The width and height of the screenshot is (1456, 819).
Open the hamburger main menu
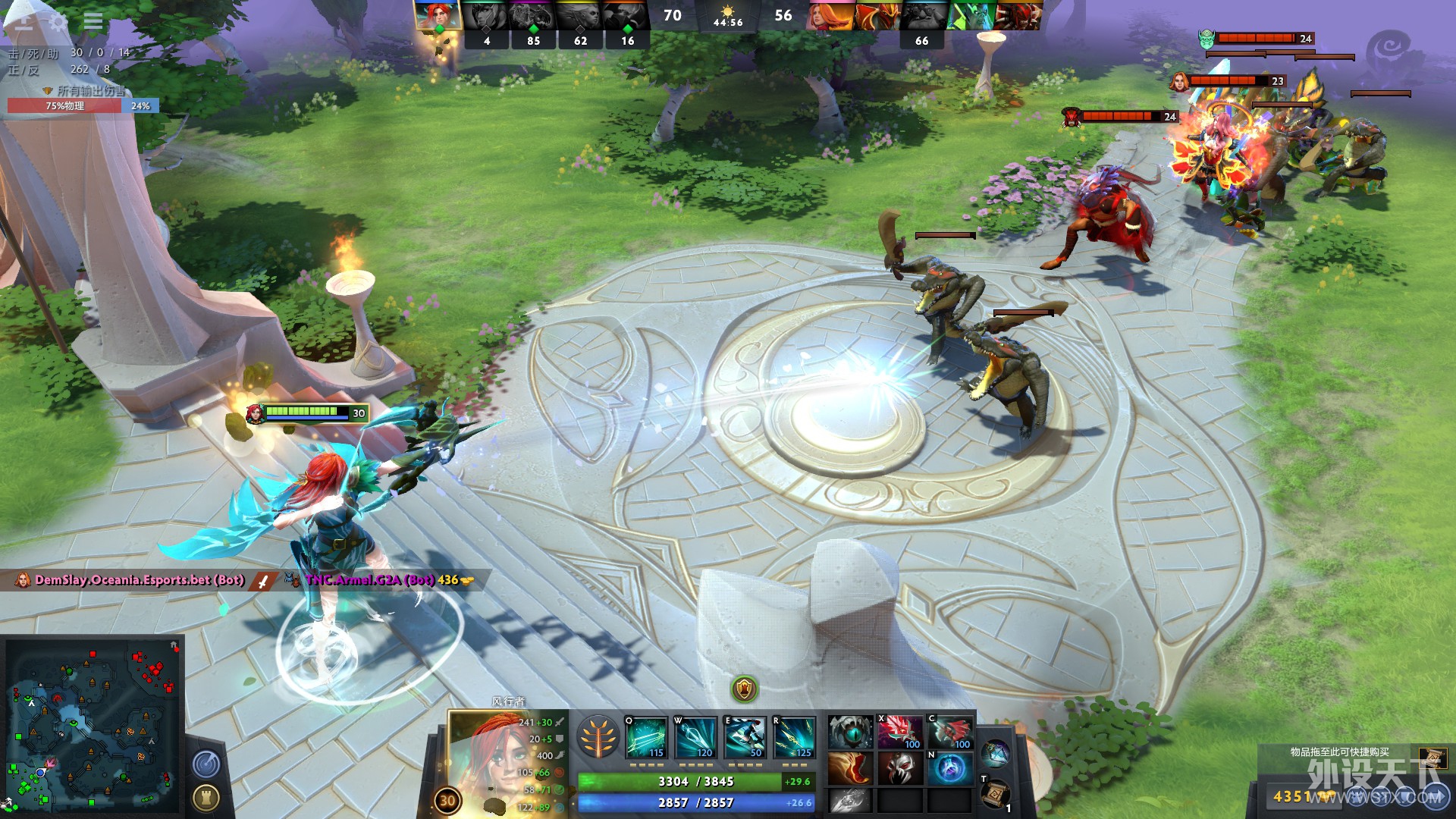[x=93, y=20]
